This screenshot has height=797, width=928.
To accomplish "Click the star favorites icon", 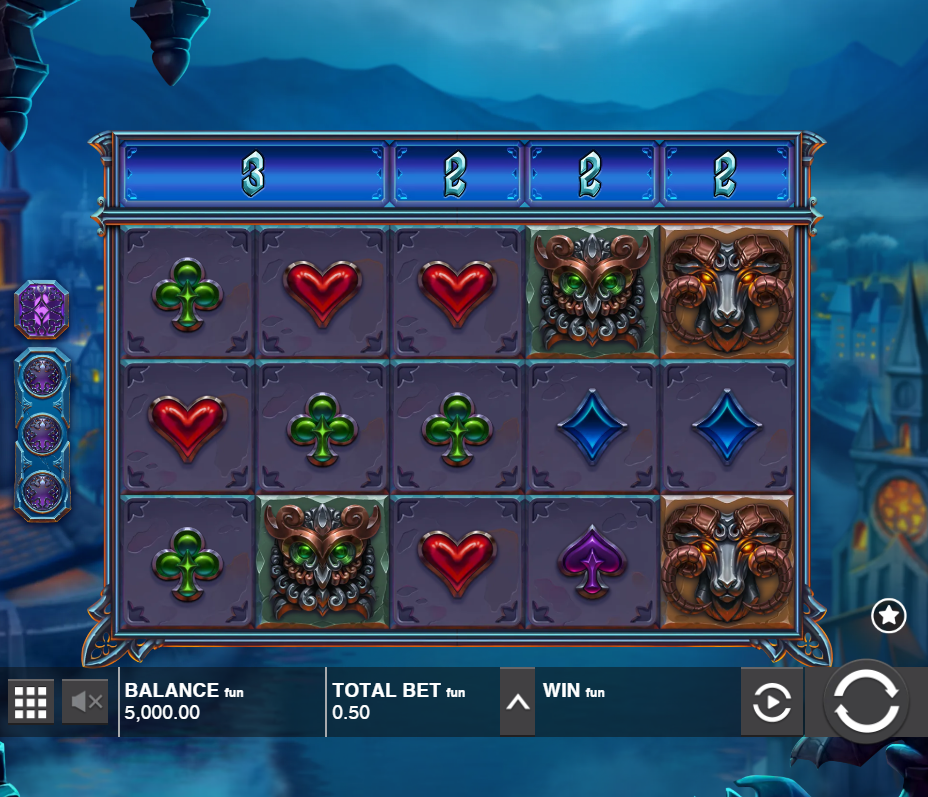I will click(888, 616).
